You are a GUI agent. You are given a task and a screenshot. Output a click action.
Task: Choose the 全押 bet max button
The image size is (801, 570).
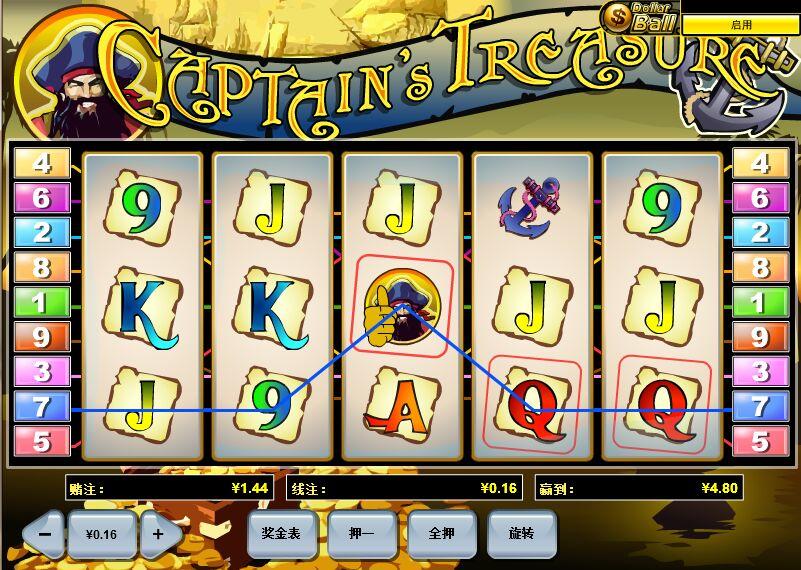tap(441, 534)
